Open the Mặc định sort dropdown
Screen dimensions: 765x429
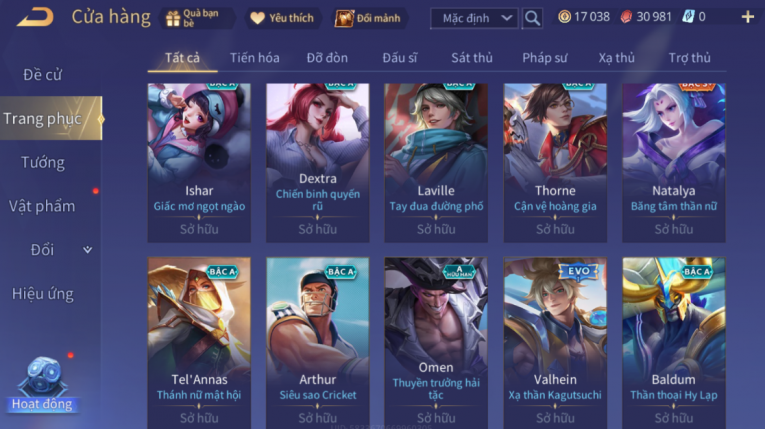click(x=474, y=18)
